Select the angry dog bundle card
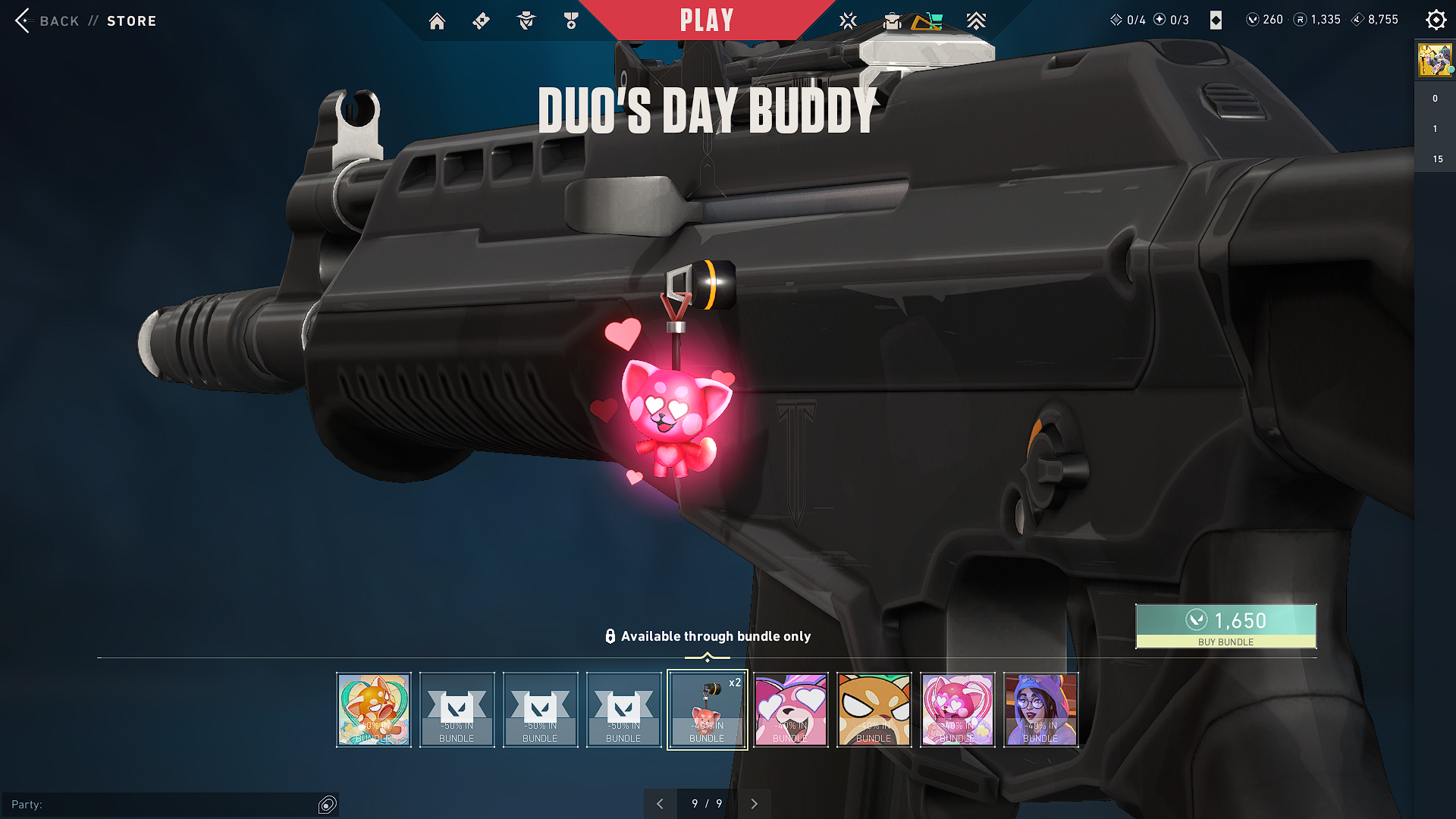This screenshot has width=1456, height=819. coord(874,709)
